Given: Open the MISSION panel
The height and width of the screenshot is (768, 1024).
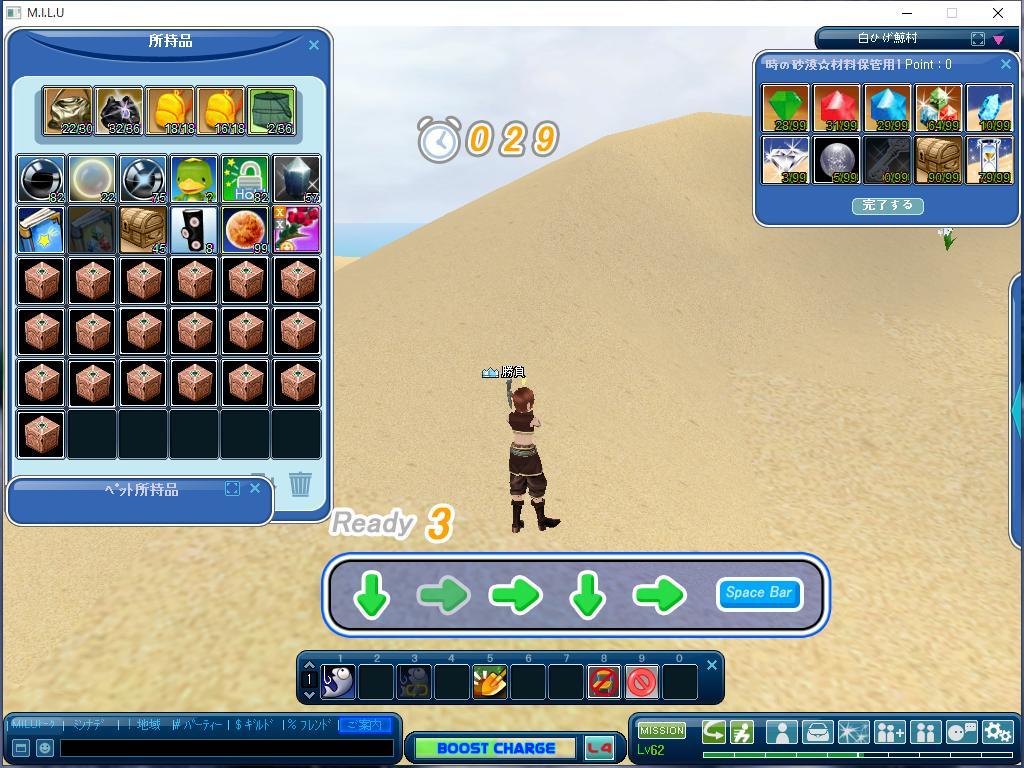Looking at the screenshot, I should point(662,730).
